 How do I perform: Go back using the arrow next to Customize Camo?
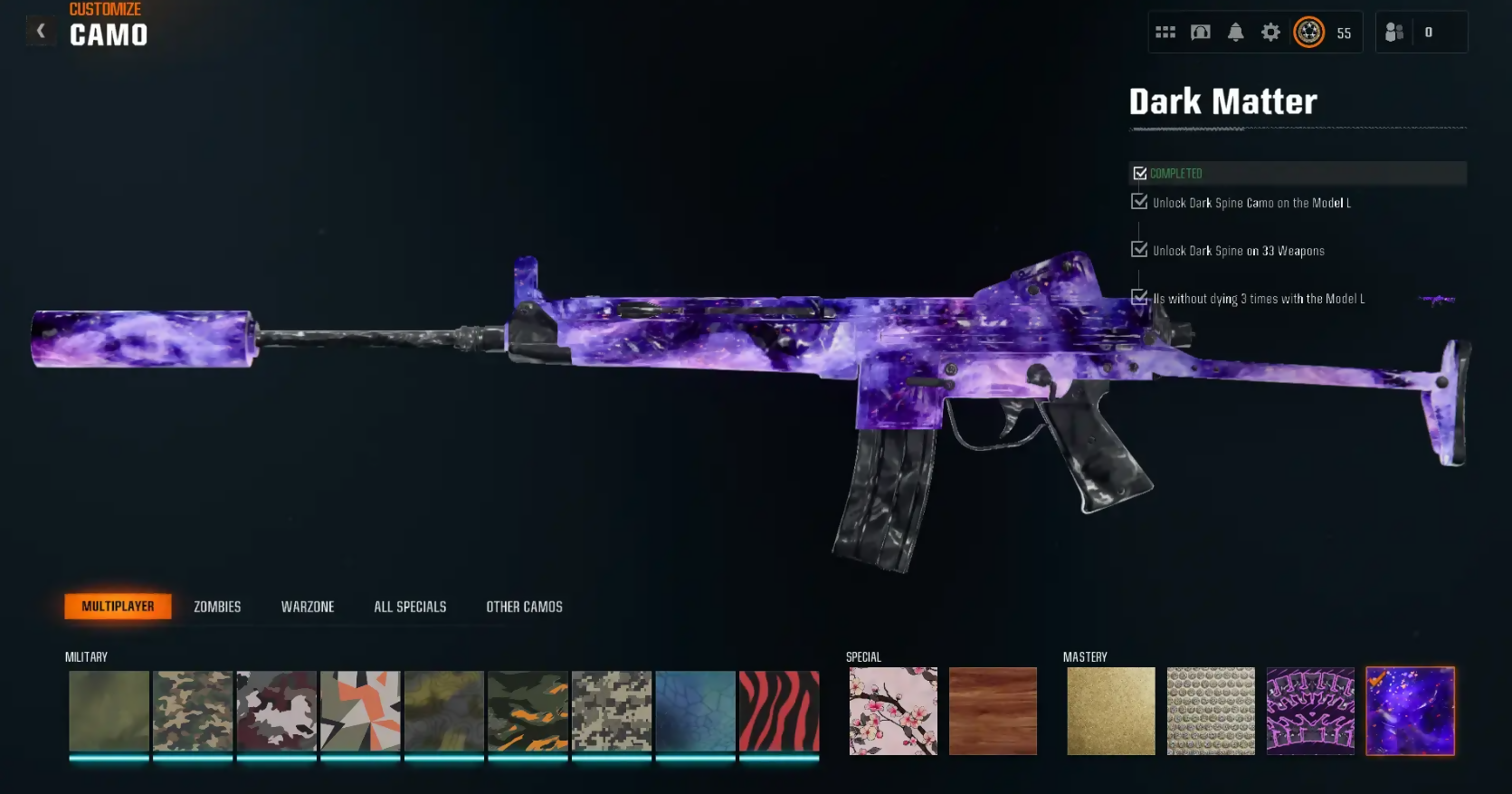pyautogui.click(x=41, y=32)
